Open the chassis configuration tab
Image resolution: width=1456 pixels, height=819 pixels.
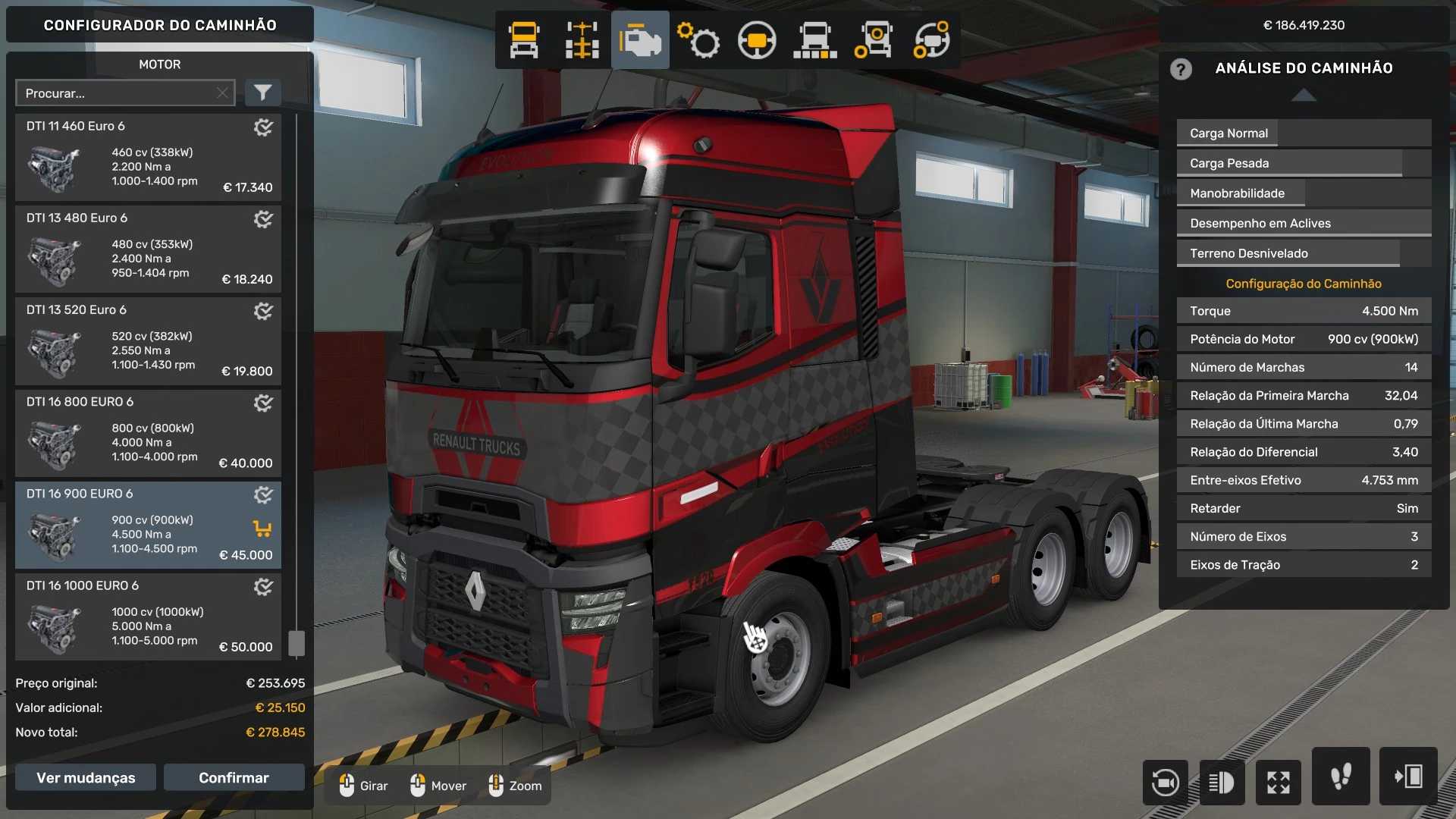coord(582,40)
